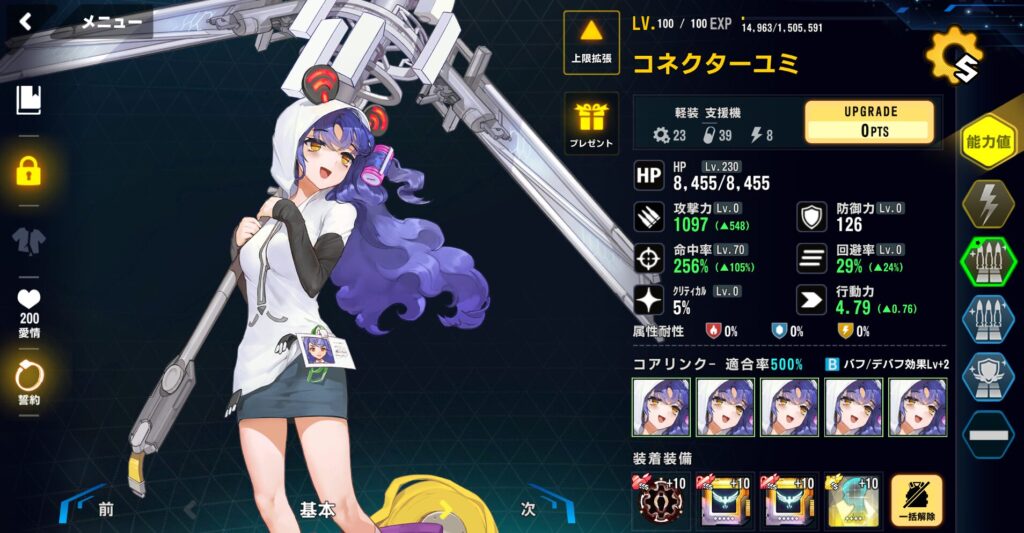
Task: Switch to the lightning bolt tab
Action: pos(987,205)
